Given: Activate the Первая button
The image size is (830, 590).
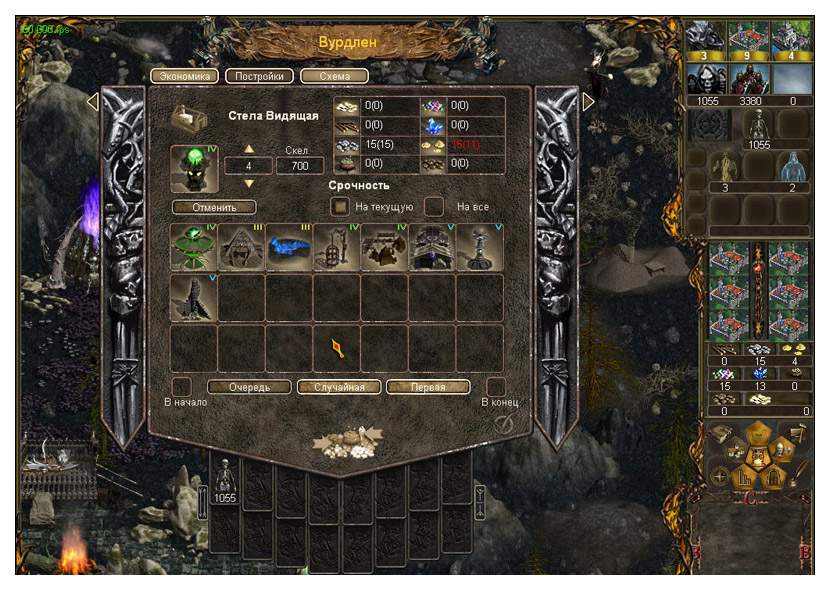Looking at the screenshot, I should 428,387.
